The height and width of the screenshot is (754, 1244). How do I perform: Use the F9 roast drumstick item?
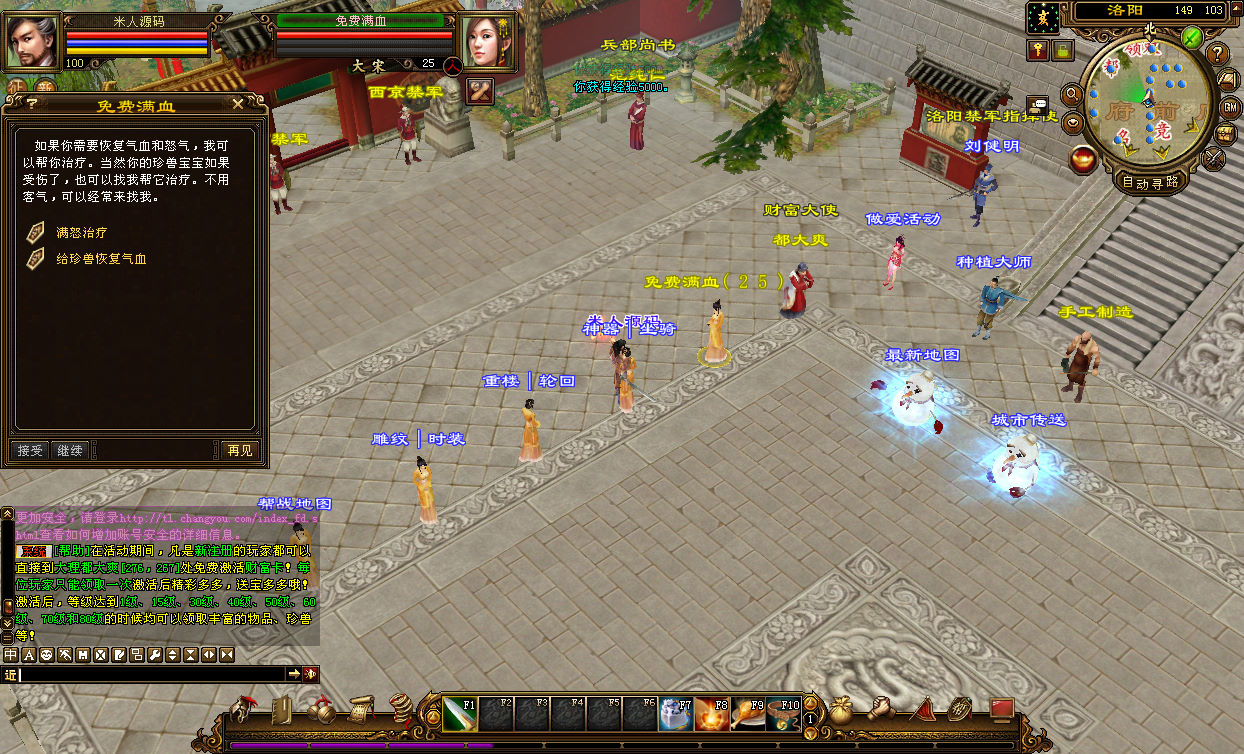tap(747, 713)
